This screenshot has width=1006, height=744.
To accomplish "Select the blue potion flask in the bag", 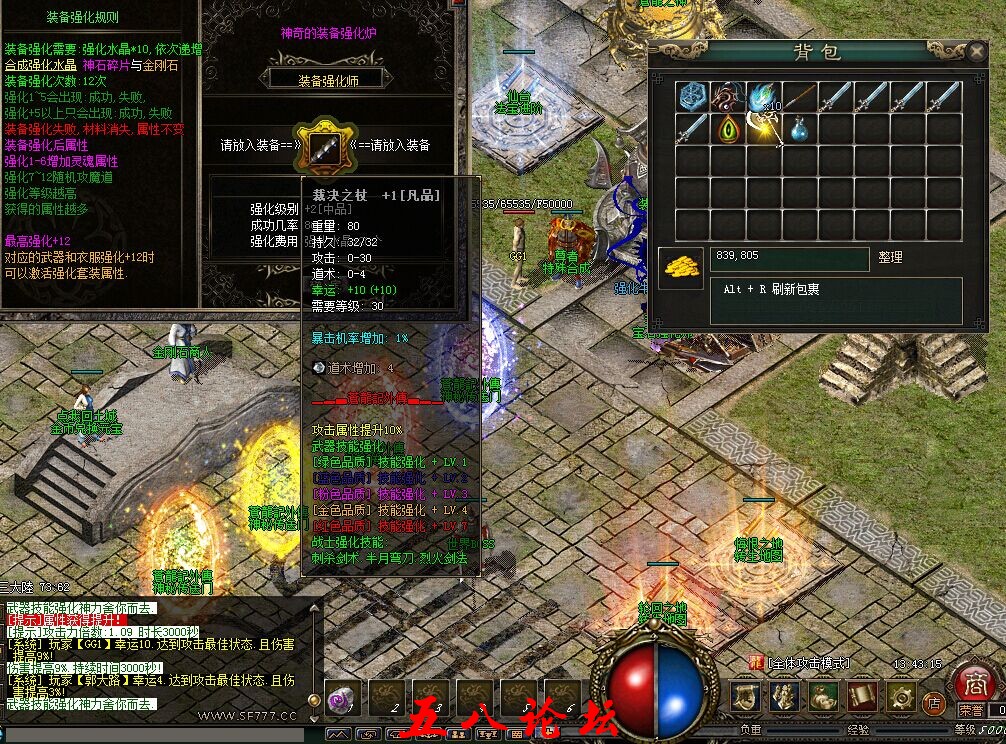I will [x=799, y=130].
